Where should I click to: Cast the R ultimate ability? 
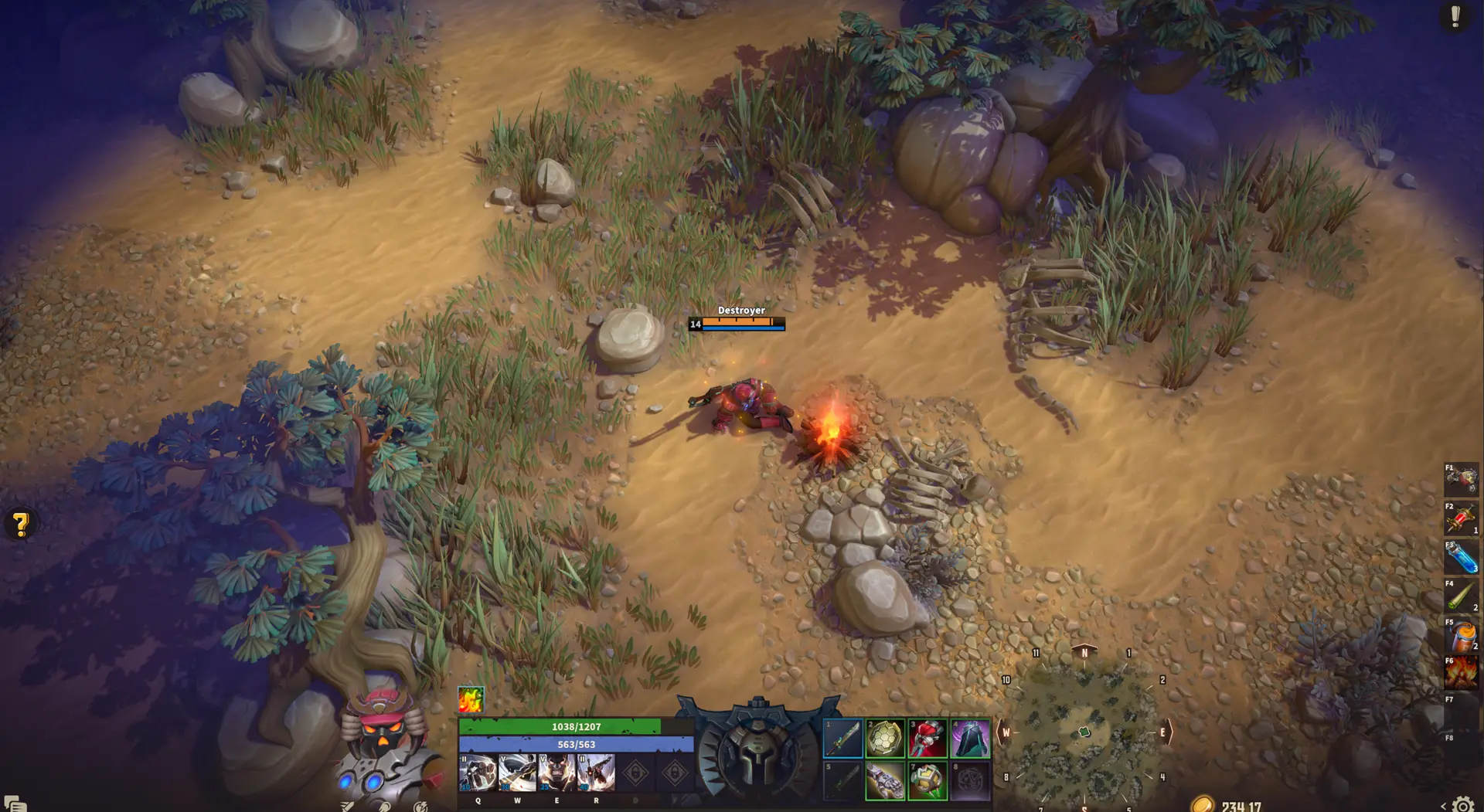click(596, 773)
